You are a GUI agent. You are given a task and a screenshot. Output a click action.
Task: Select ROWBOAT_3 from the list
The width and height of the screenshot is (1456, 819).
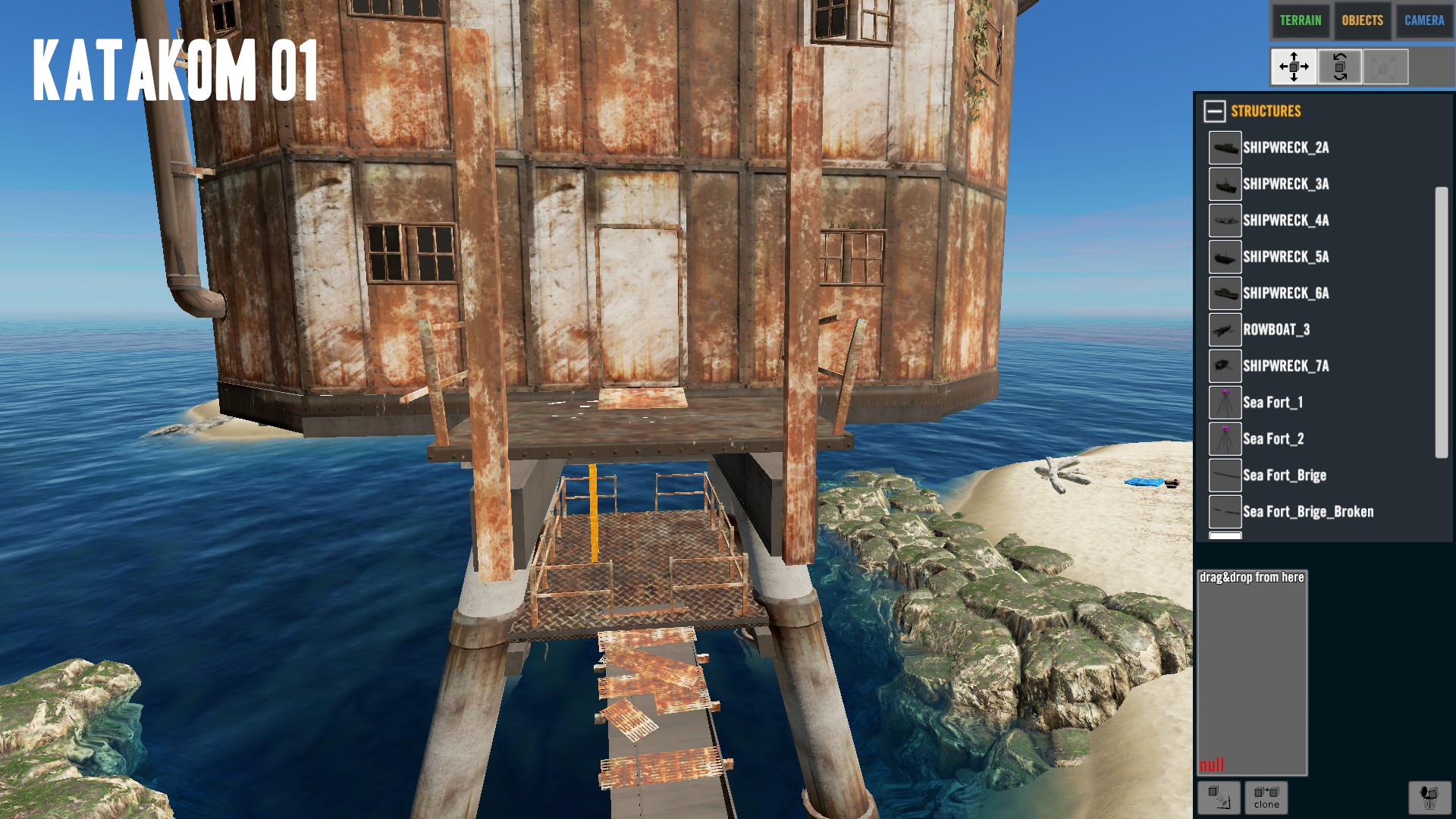(x=1276, y=330)
